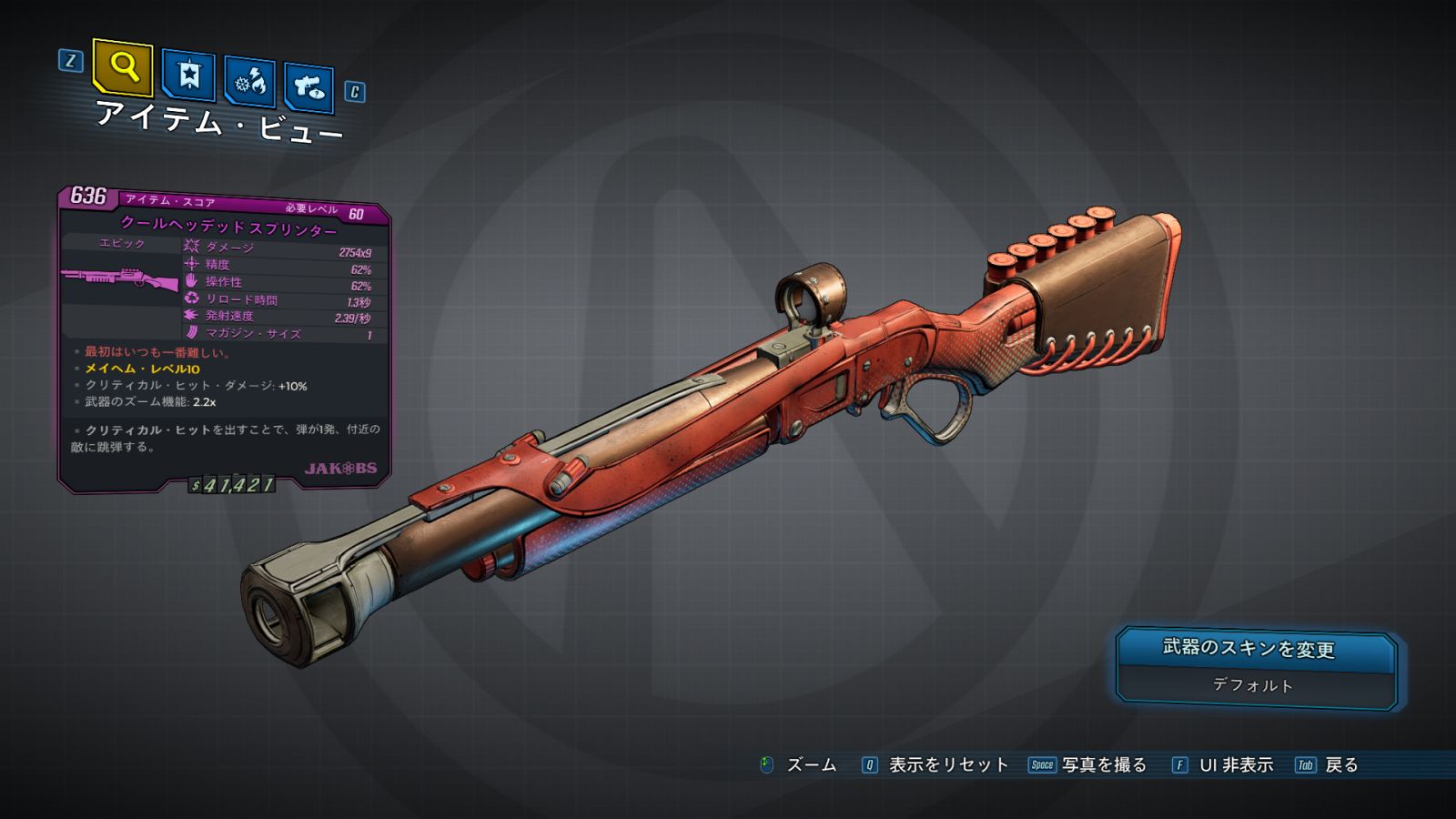Select the weapon thumbnail in the item card
The width and height of the screenshot is (1456, 819).
coord(120,278)
